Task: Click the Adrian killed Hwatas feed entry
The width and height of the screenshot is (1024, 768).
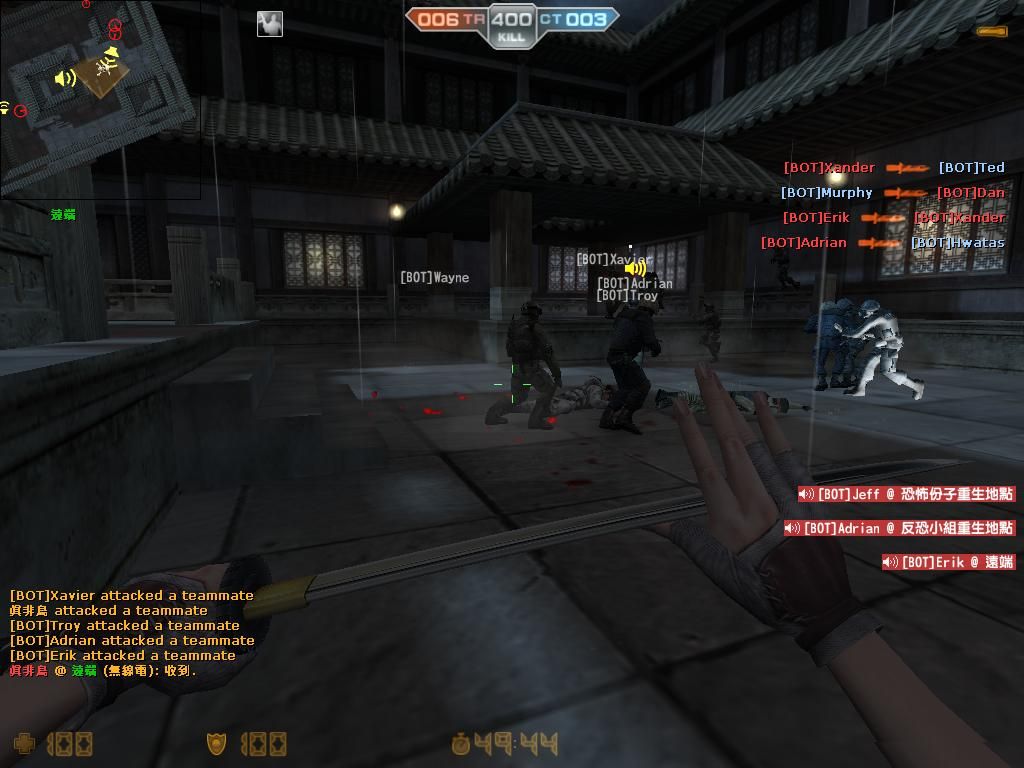Action: (x=882, y=243)
